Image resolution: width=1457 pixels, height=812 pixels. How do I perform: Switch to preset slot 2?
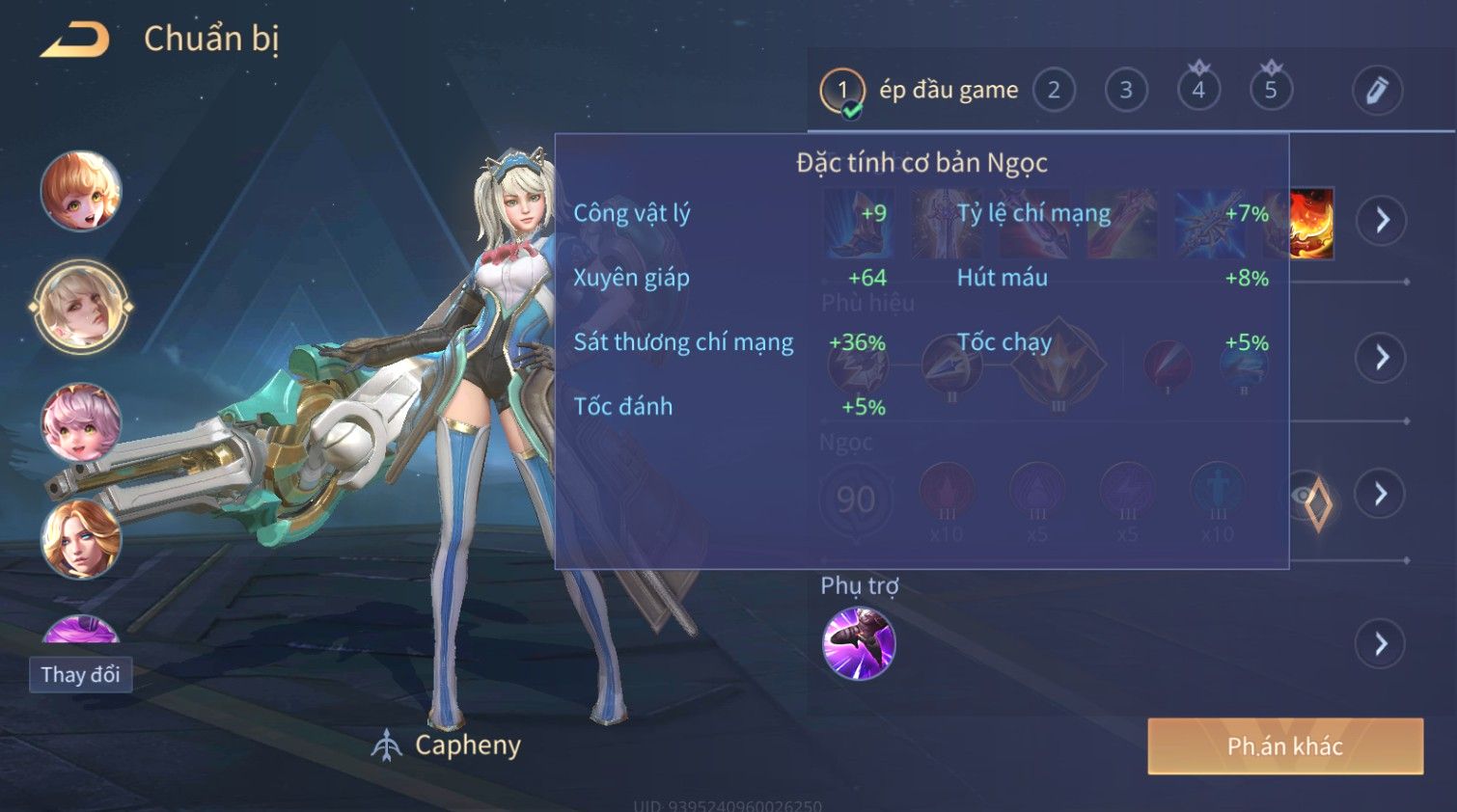click(1054, 91)
